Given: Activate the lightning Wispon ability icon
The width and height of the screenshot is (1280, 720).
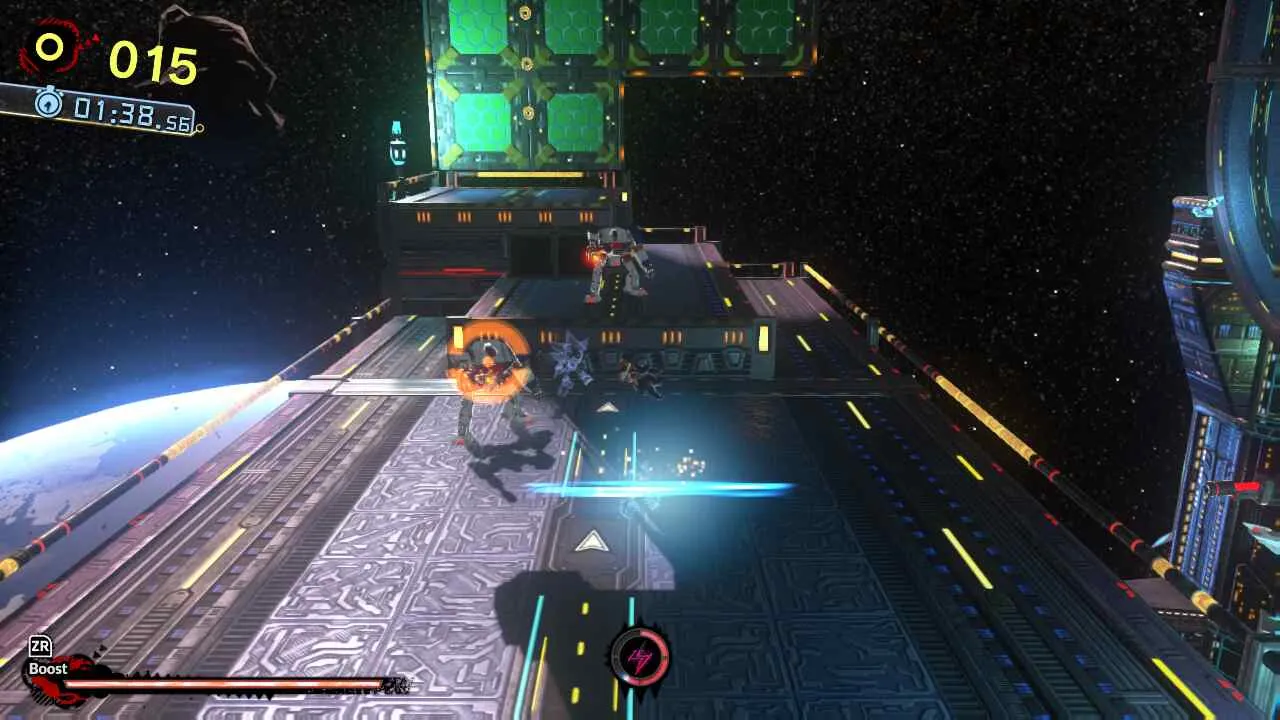Looking at the screenshot, I should (x=640, y=657).
